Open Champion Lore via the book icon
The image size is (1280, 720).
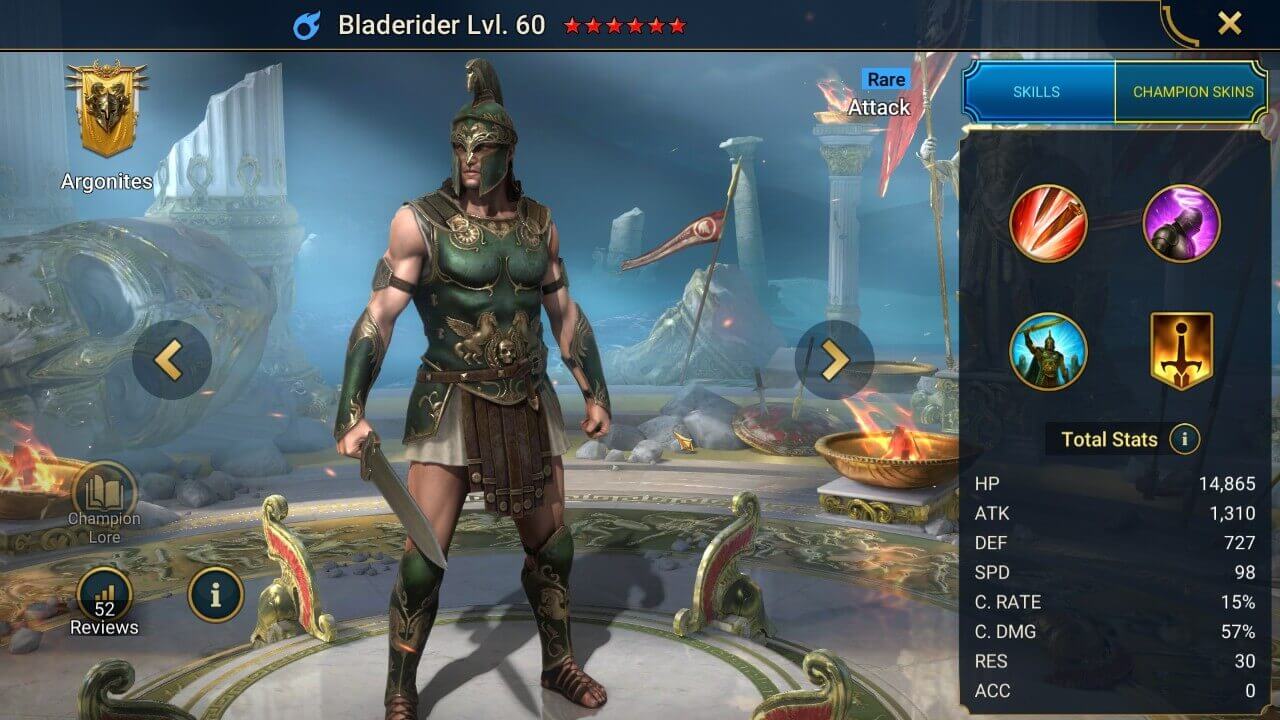(104, 489)
